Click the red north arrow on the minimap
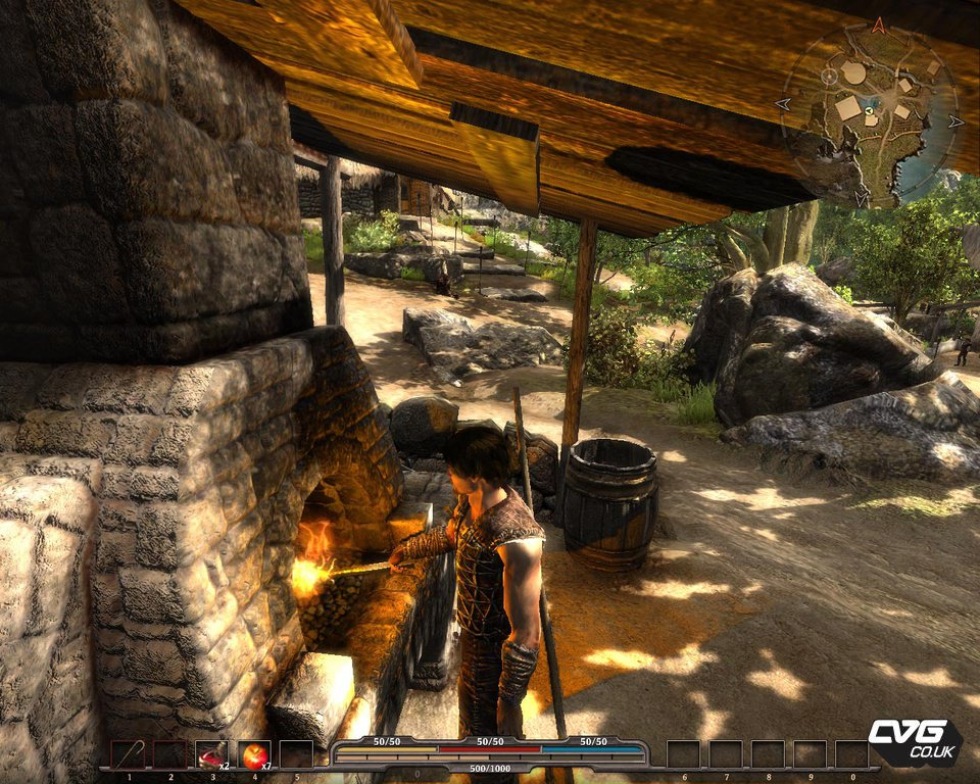This screenshot has width=980, height=784. (x=878, y=25)
